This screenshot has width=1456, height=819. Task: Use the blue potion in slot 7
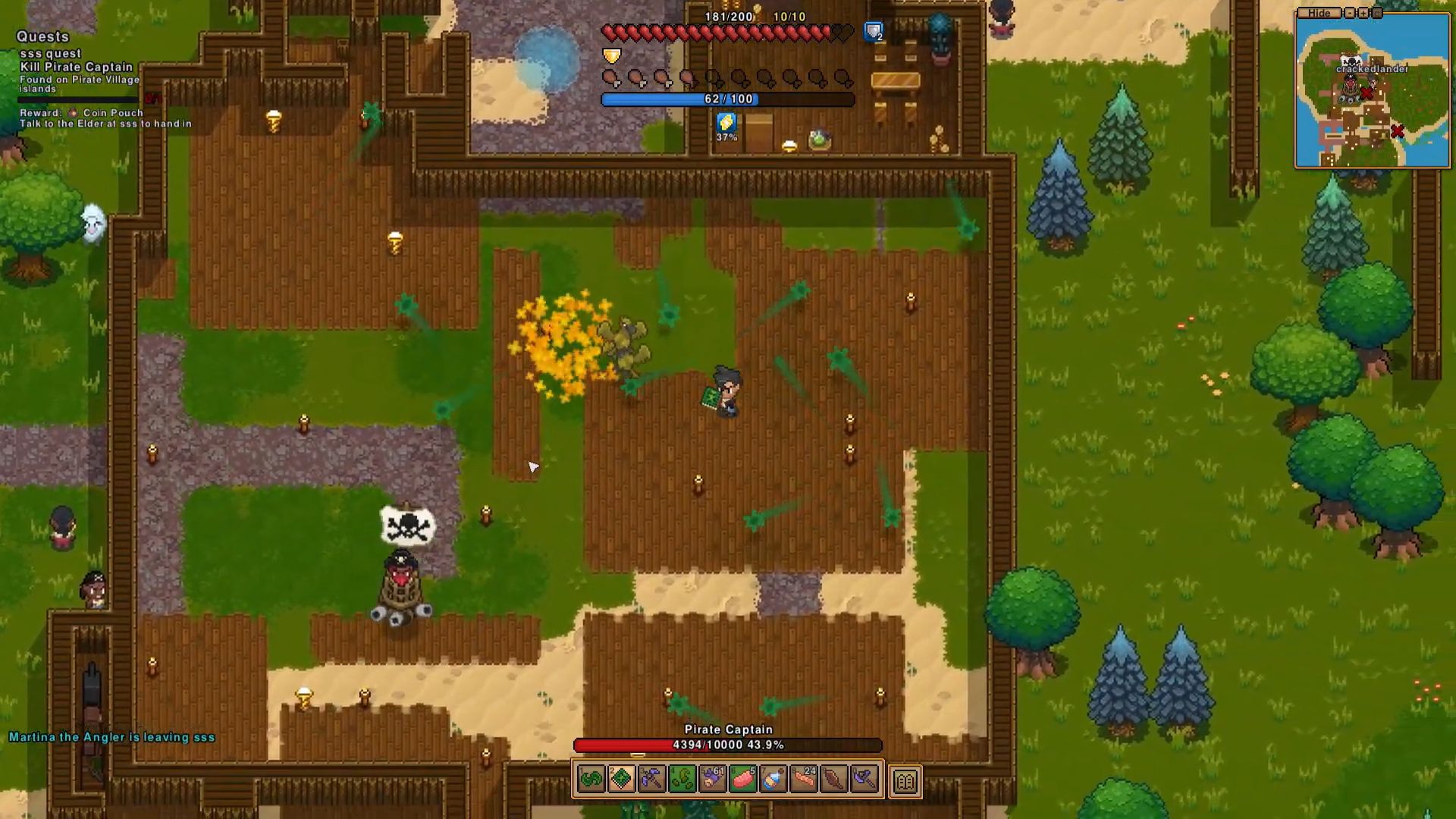[x=773, y=779]
